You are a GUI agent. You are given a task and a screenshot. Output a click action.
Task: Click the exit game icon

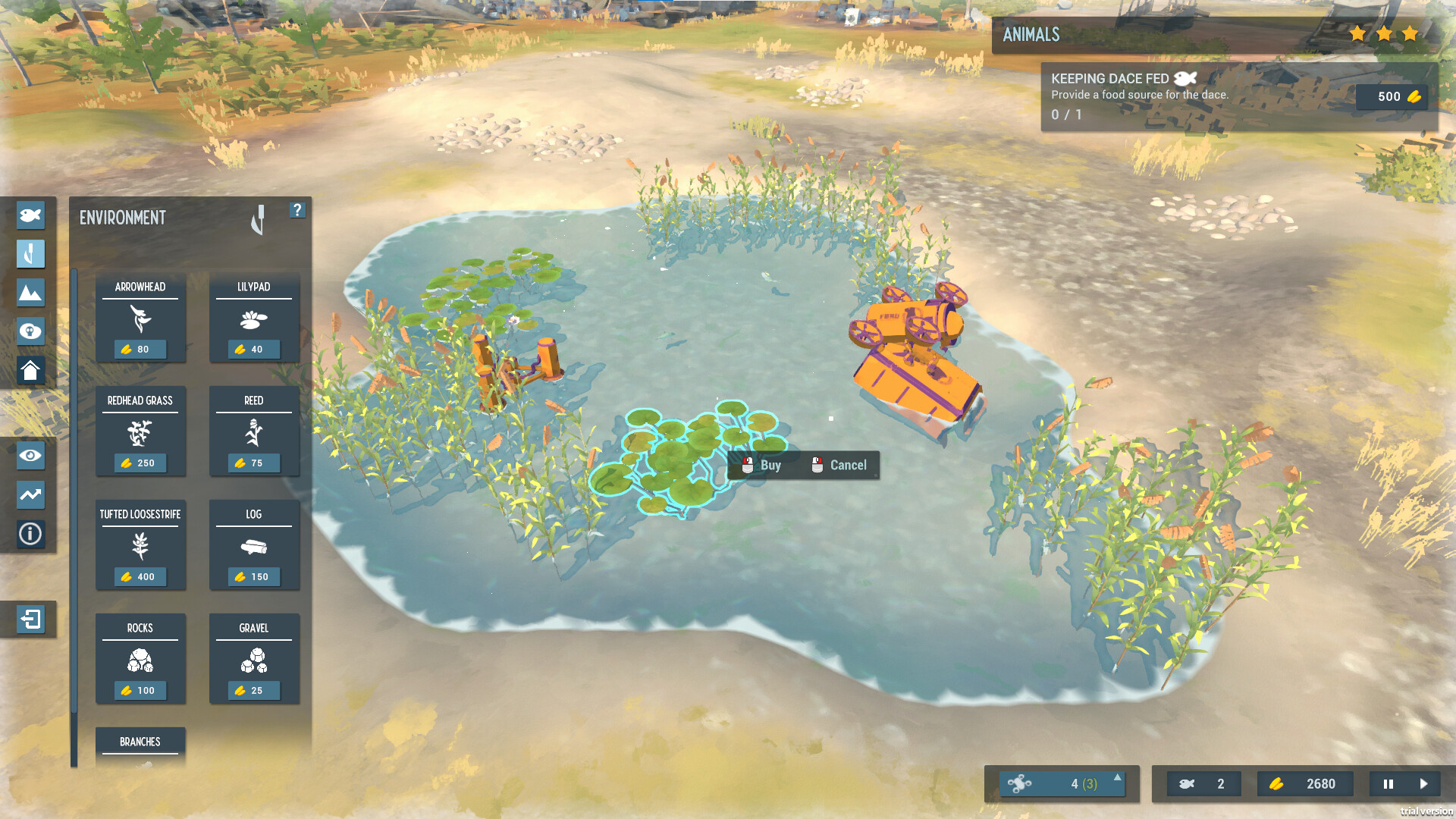coord(30,620)
